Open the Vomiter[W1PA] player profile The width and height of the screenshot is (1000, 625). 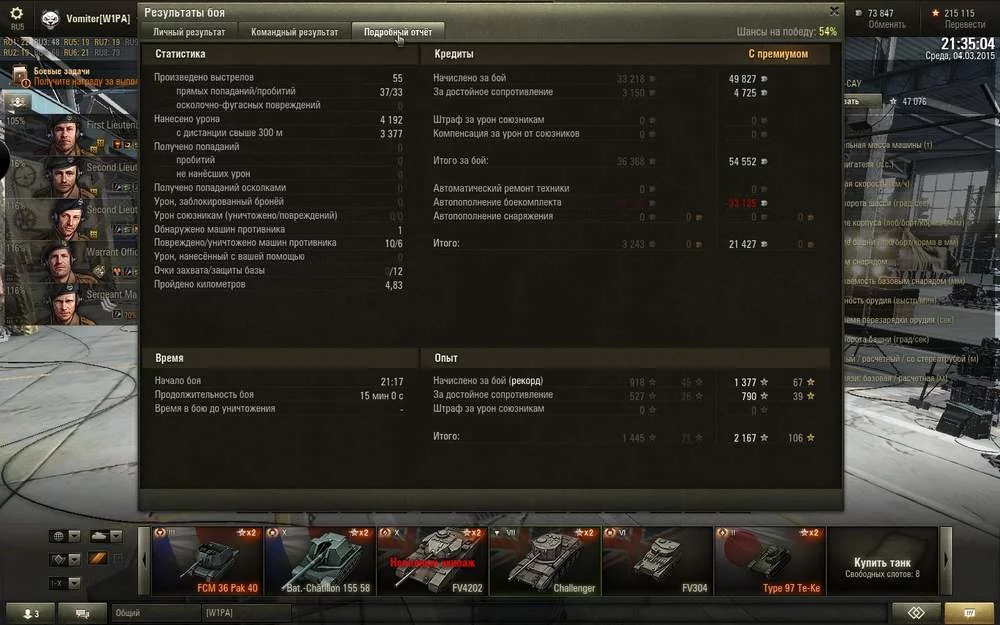98,18
